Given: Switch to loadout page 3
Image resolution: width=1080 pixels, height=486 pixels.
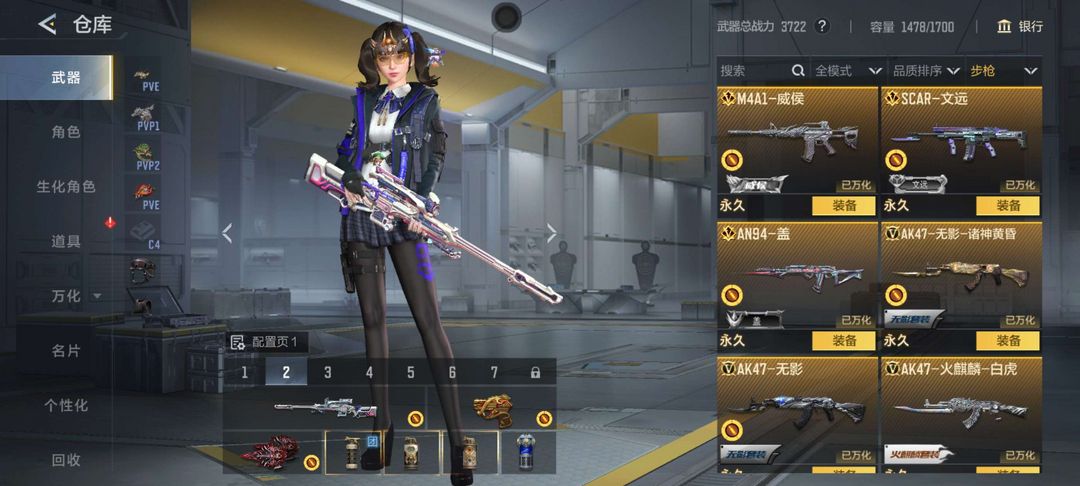Looking at the screenshot, I should (x=327, y=372).
